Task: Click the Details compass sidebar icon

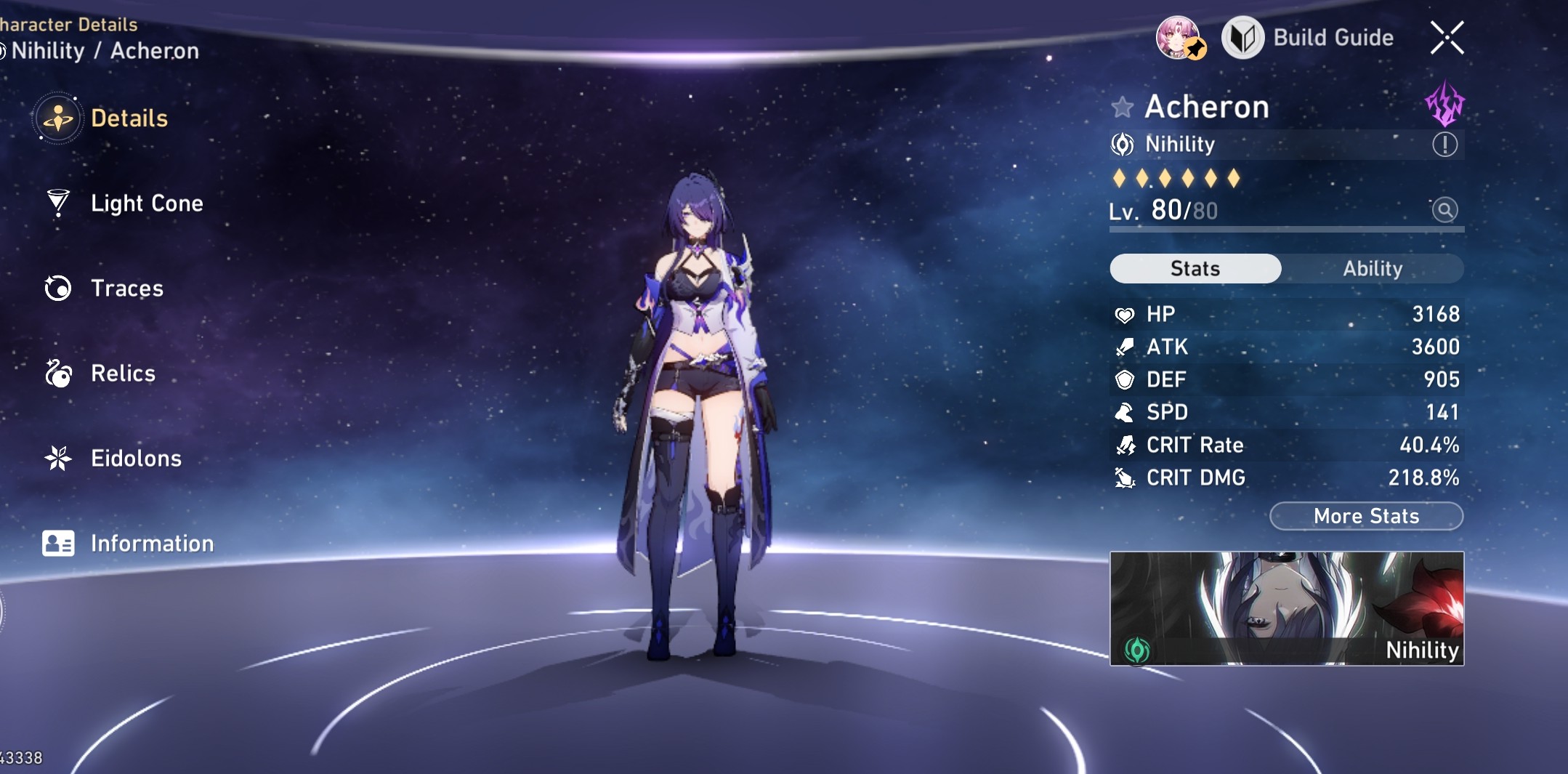Action: (x=58, y=118)
